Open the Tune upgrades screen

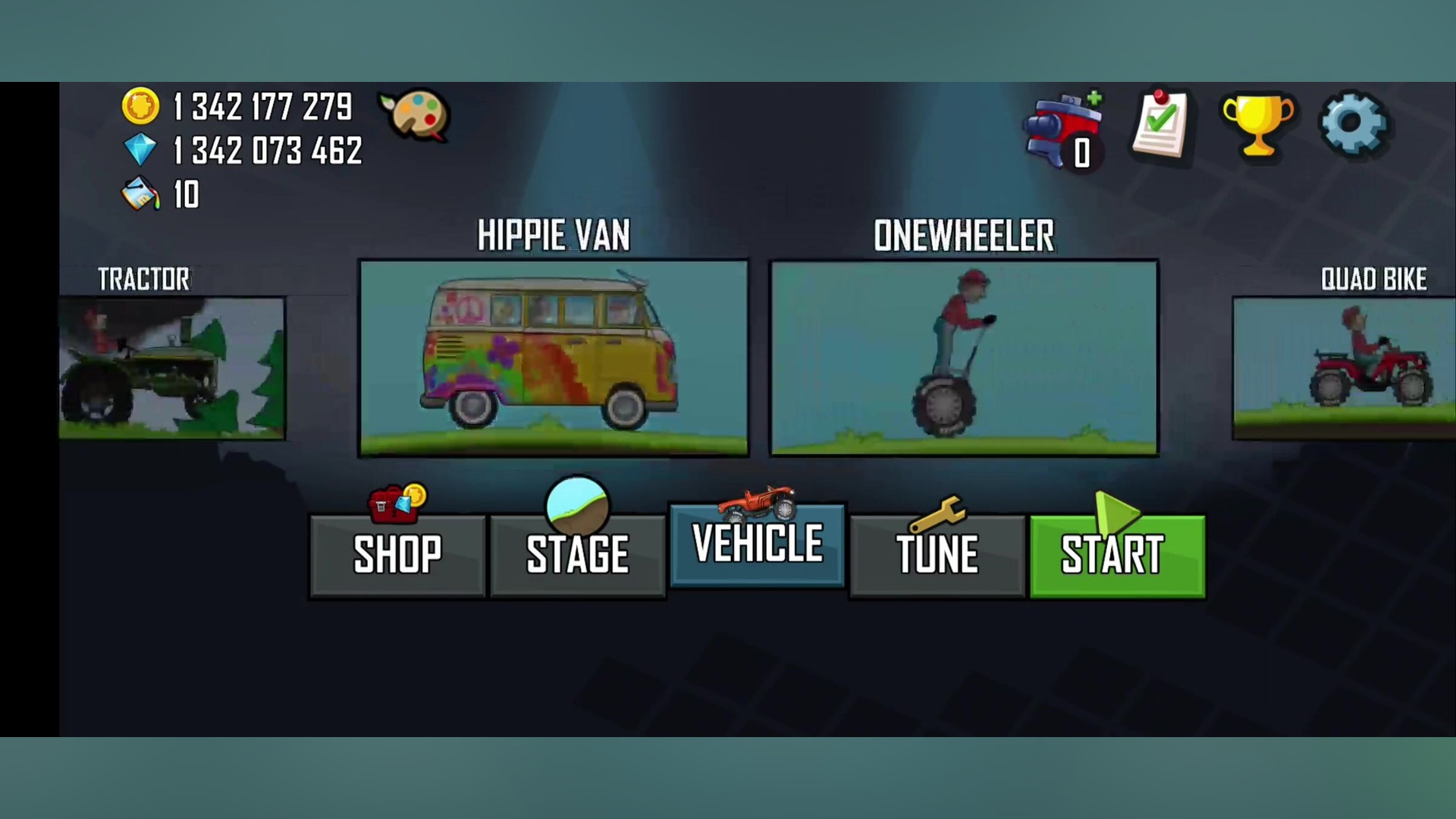pyautogui.click(x=937, y=554)
